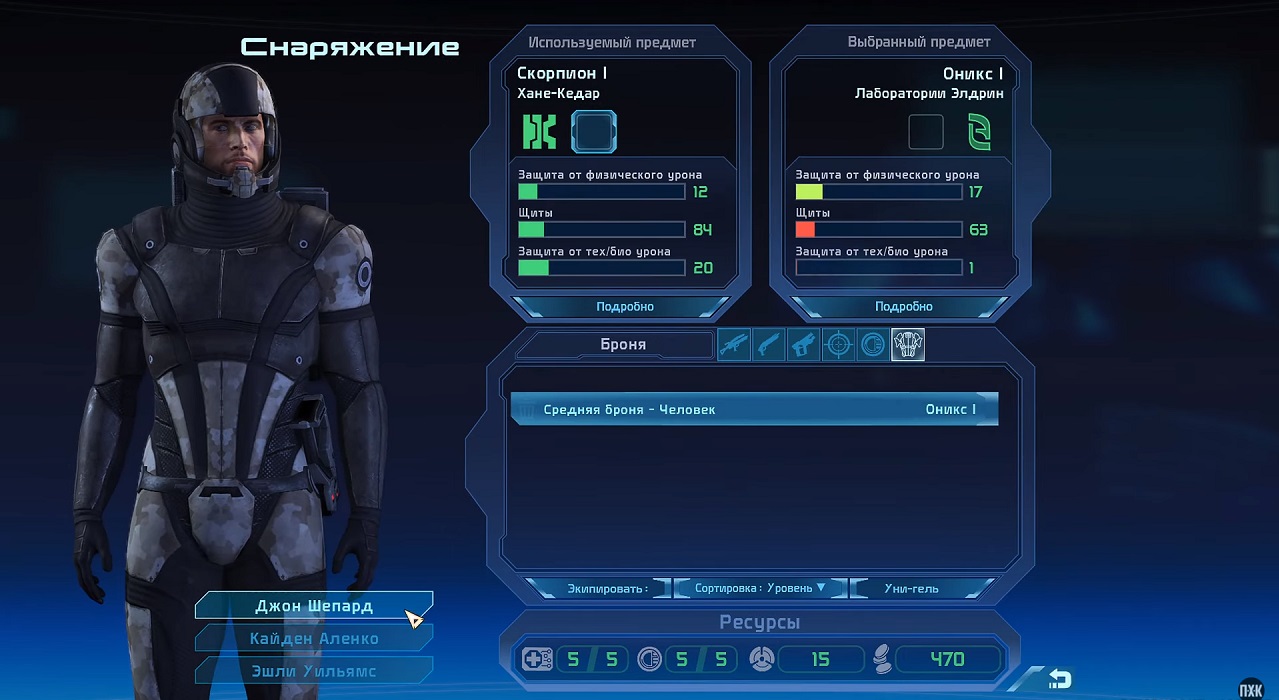Go back with the return arrow button
Screen dimensions: 1279x700
point(1059,680)
